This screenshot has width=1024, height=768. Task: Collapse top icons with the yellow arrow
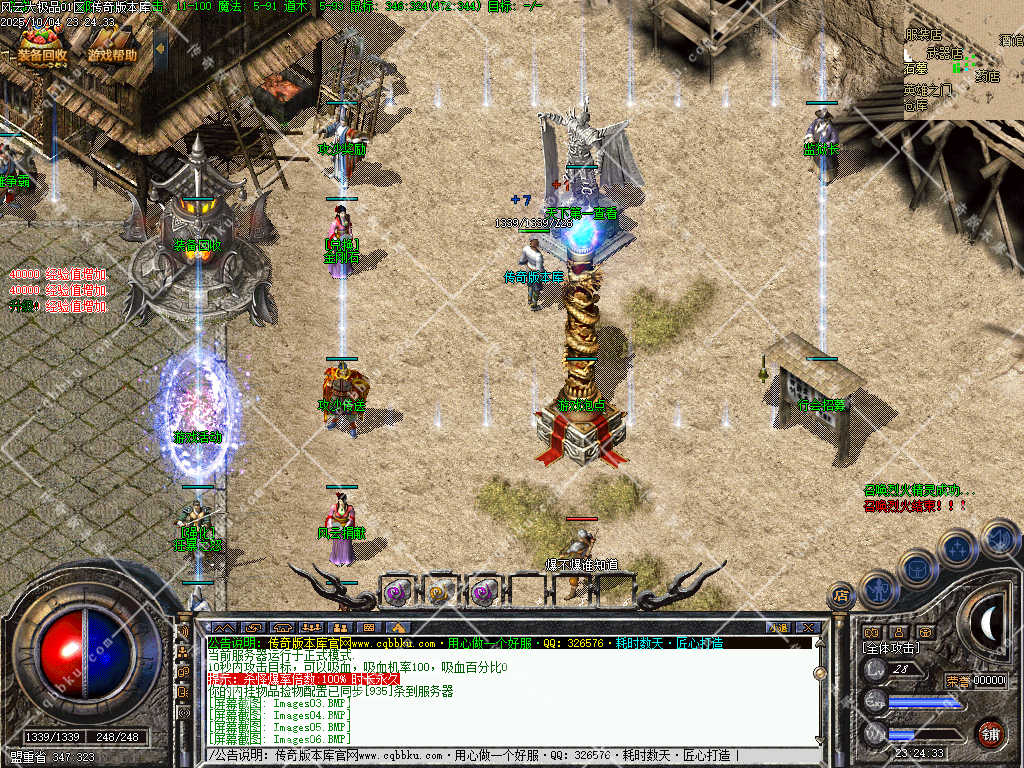[x=6, y=53]
